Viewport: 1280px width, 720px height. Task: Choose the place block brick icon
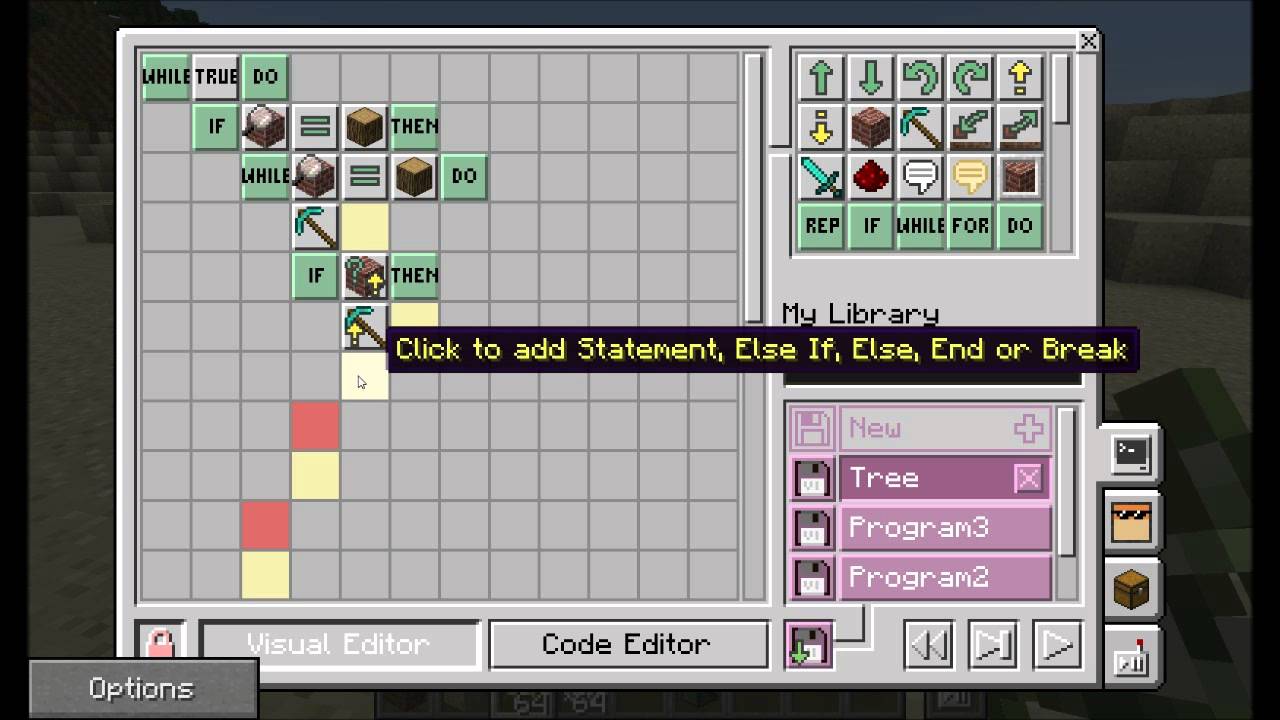pyautogui.click(x=870, y=128)
